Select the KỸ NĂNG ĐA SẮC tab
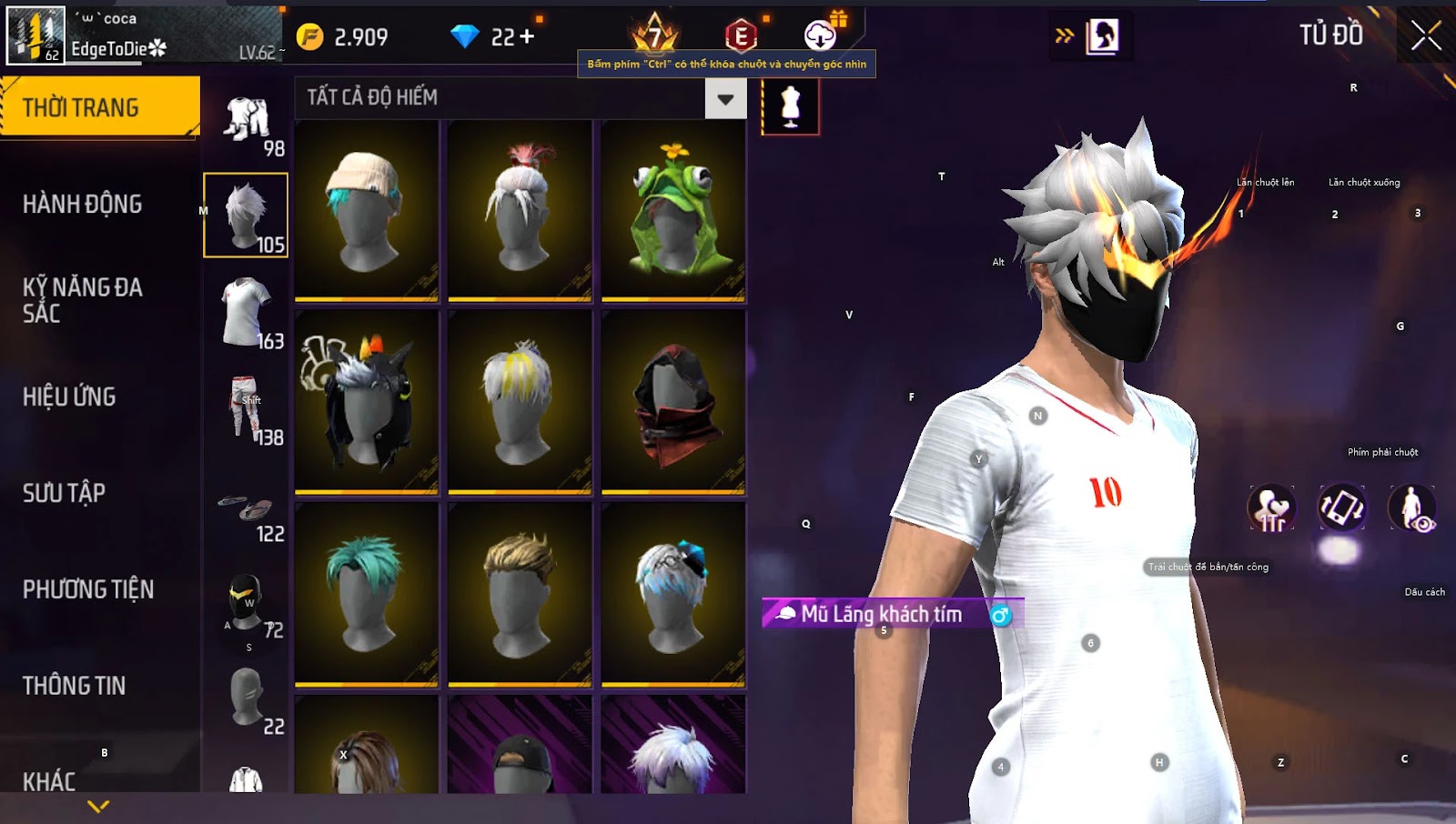The width and height of the screenshot is (1456, 824). pos(83,300)
